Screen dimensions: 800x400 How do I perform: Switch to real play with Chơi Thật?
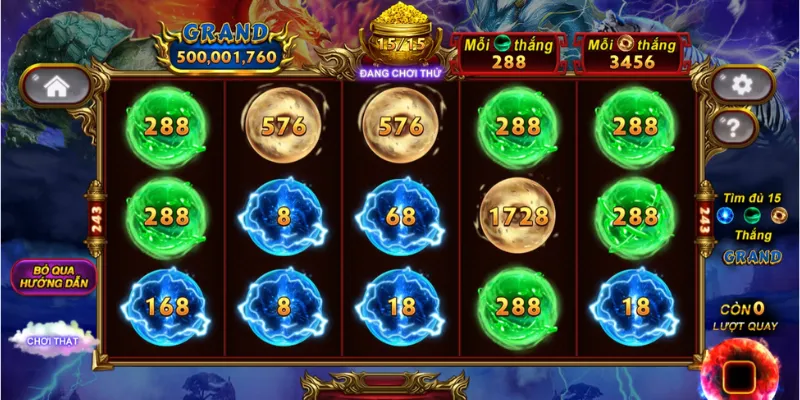coord(52,340)
